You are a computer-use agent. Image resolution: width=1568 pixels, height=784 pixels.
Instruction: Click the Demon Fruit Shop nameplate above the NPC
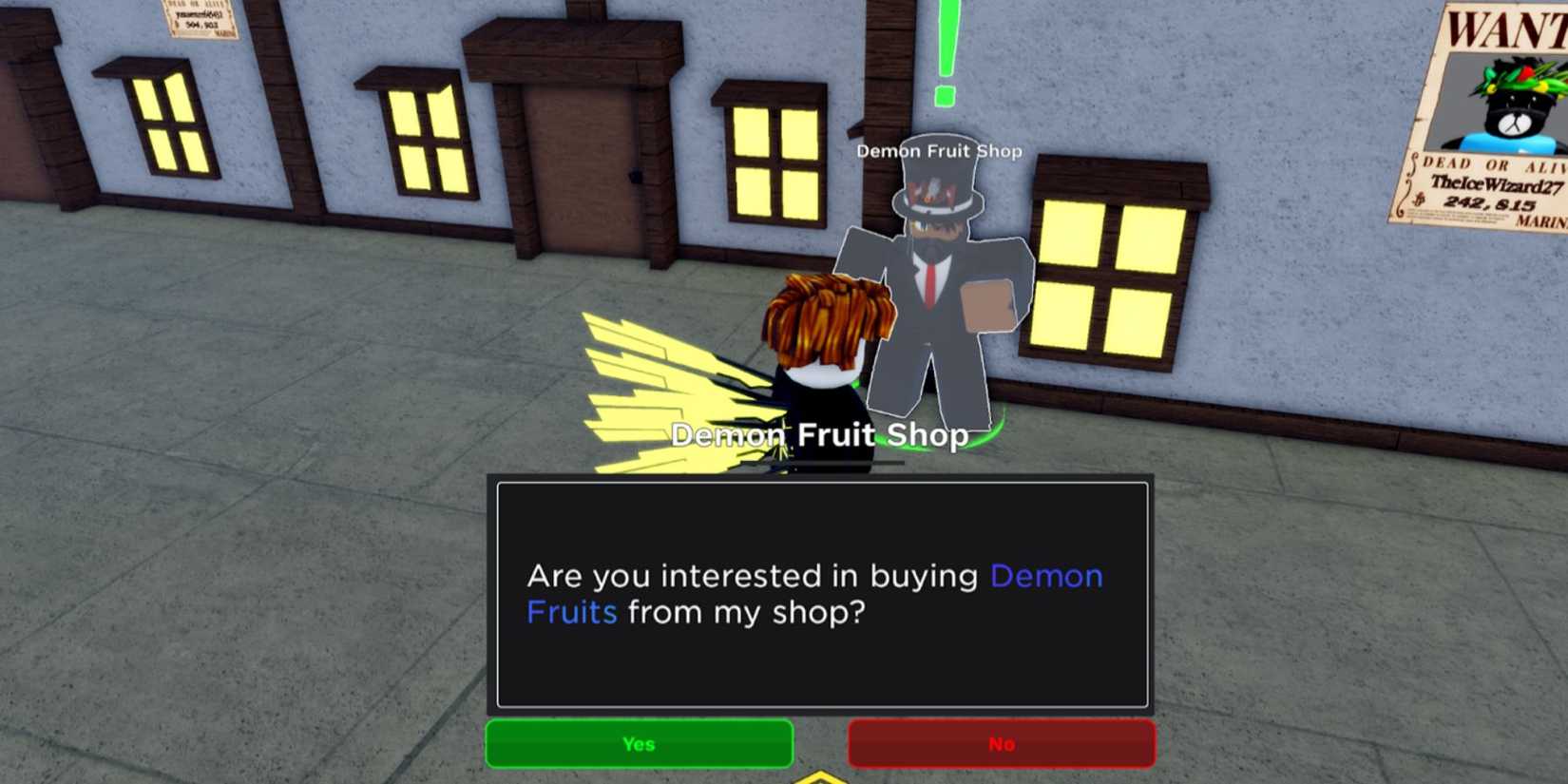pos(939,150)
